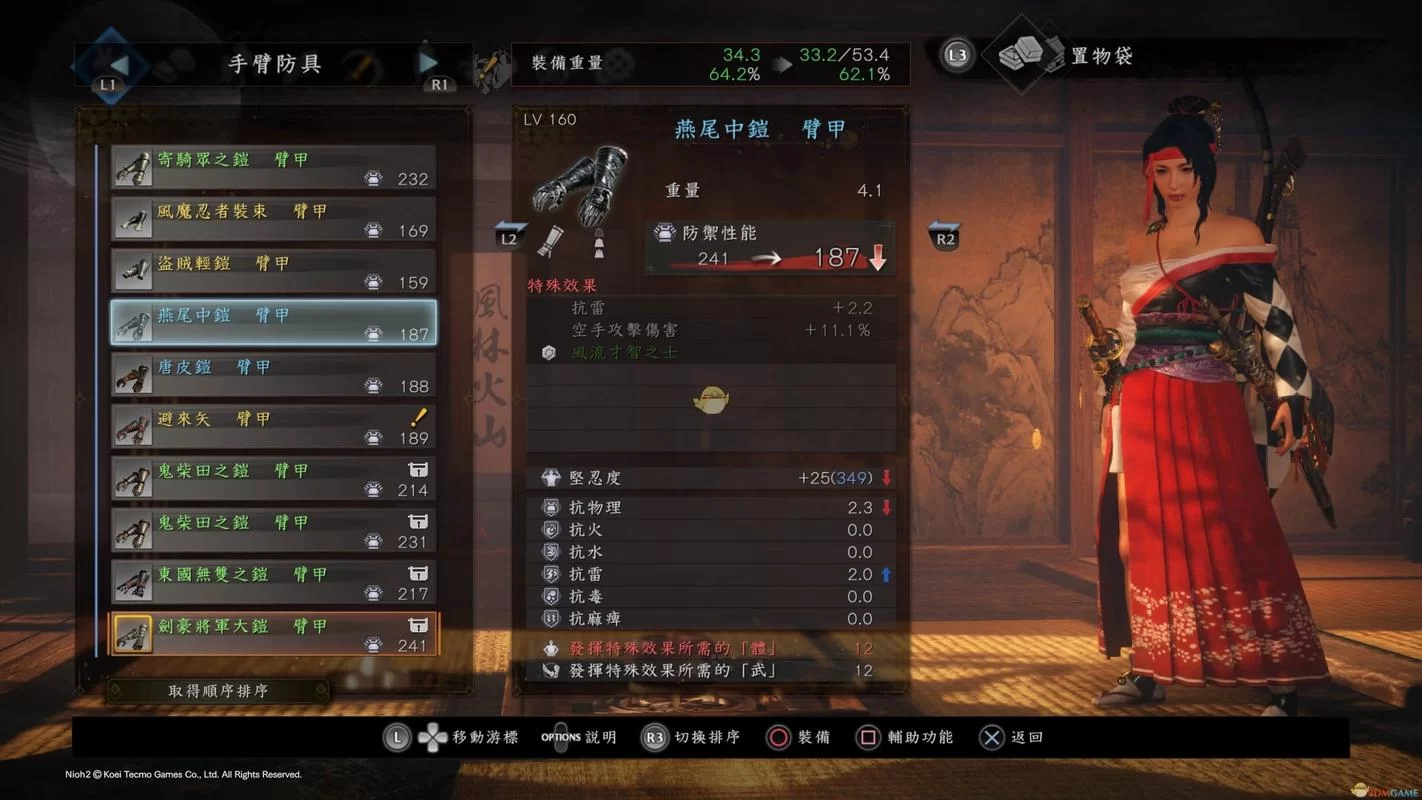Switch to the previous armor category arrow
The height and width of the screenshot is (800, 1422).
(x=118, y=64)
